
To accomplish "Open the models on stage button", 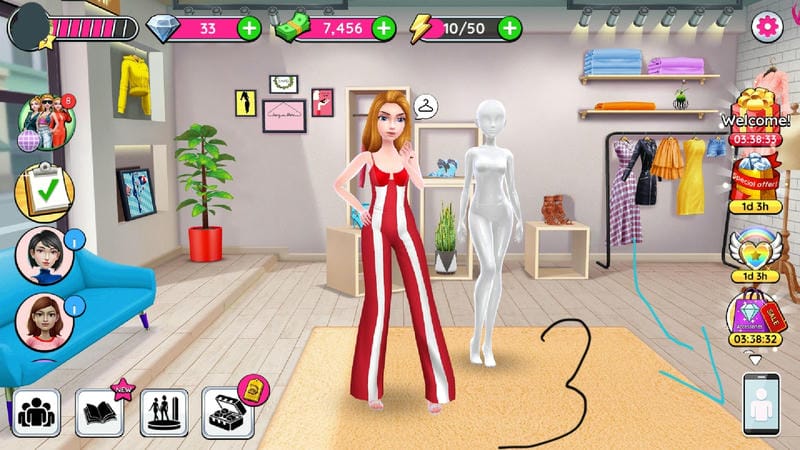I will point(164,412).
